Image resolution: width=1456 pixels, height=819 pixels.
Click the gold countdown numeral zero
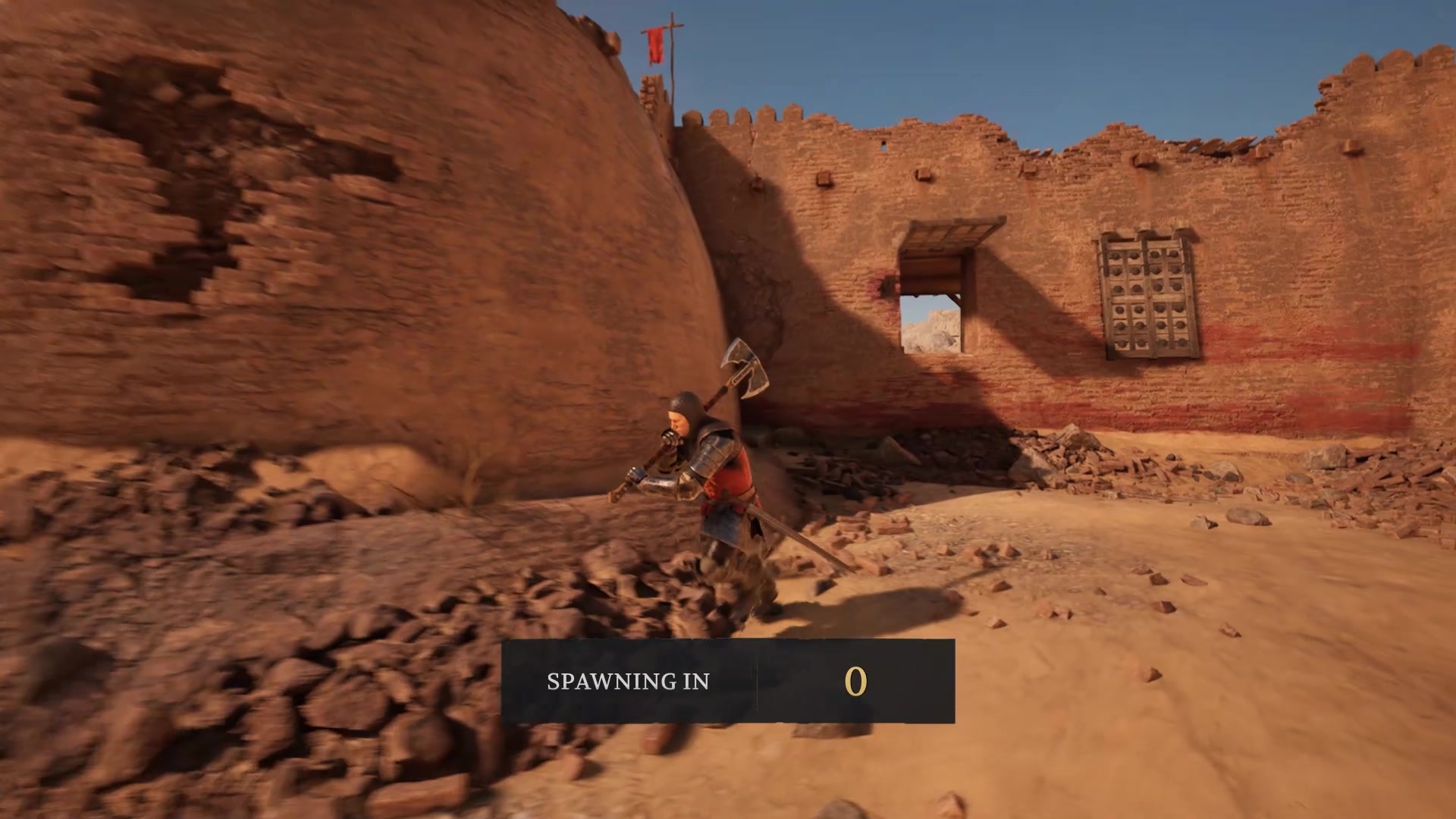coord(855,681)
